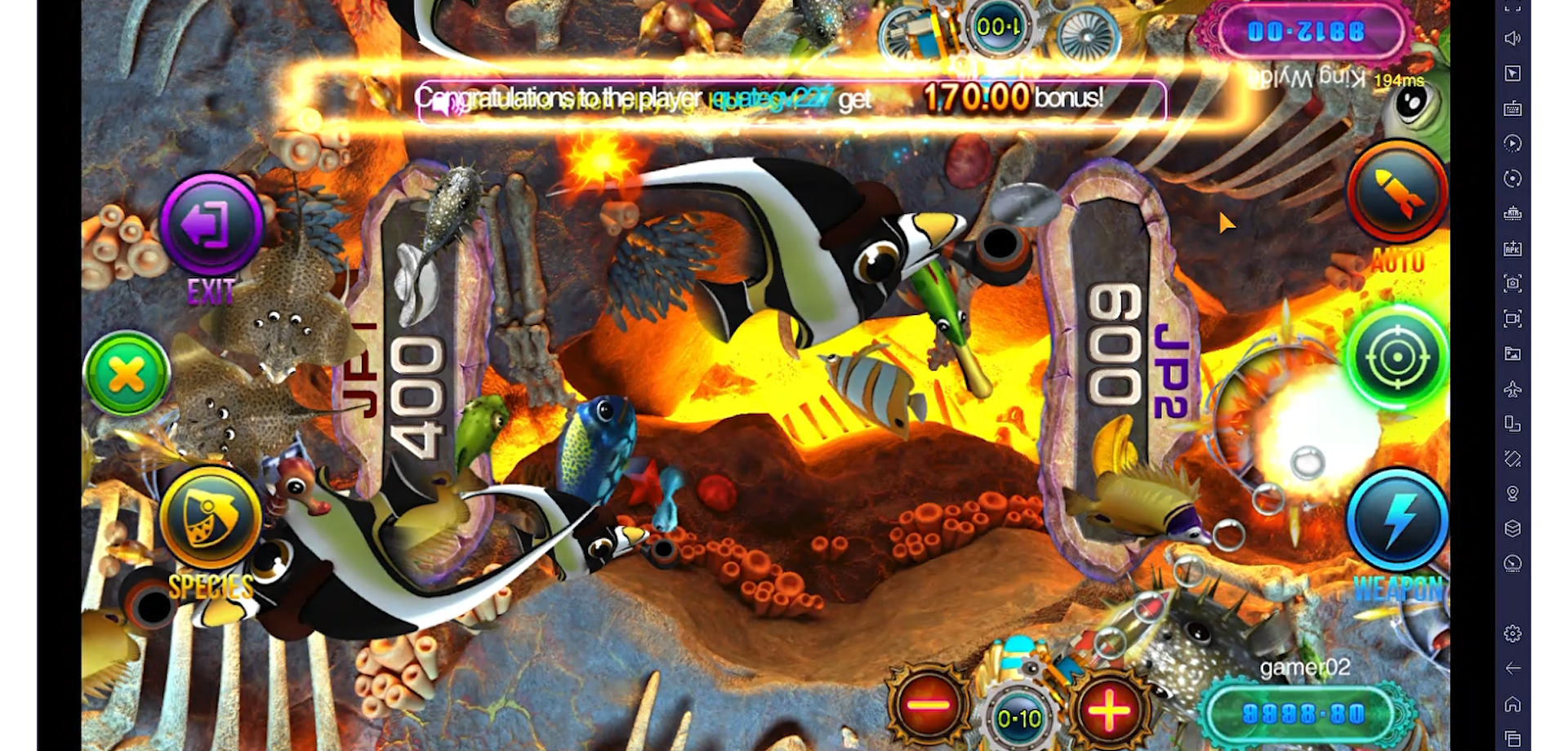1568x751 pixels.
Task: Open the macro recorder in the sidebar
Action: tap(1512, 142)
